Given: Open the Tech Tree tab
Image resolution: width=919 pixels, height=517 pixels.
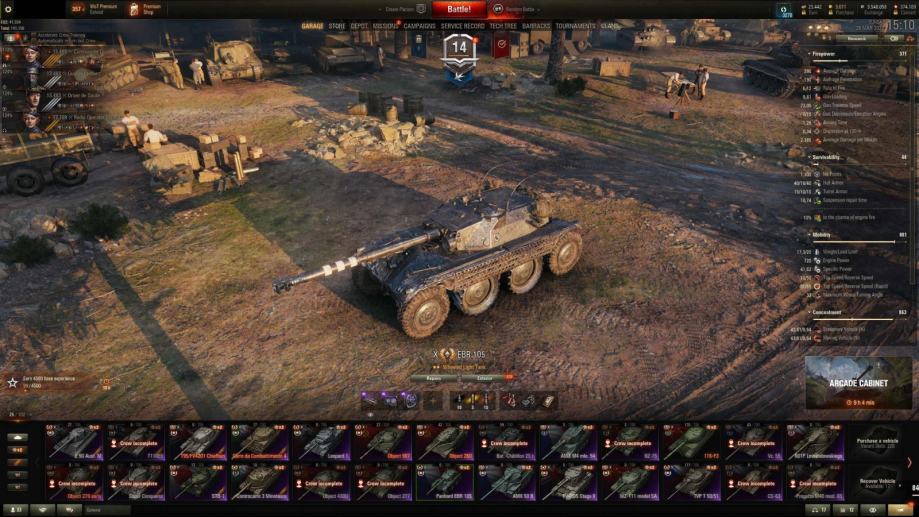Looking at the screenshot, I should pyautogui.click(x=503, y=26).
